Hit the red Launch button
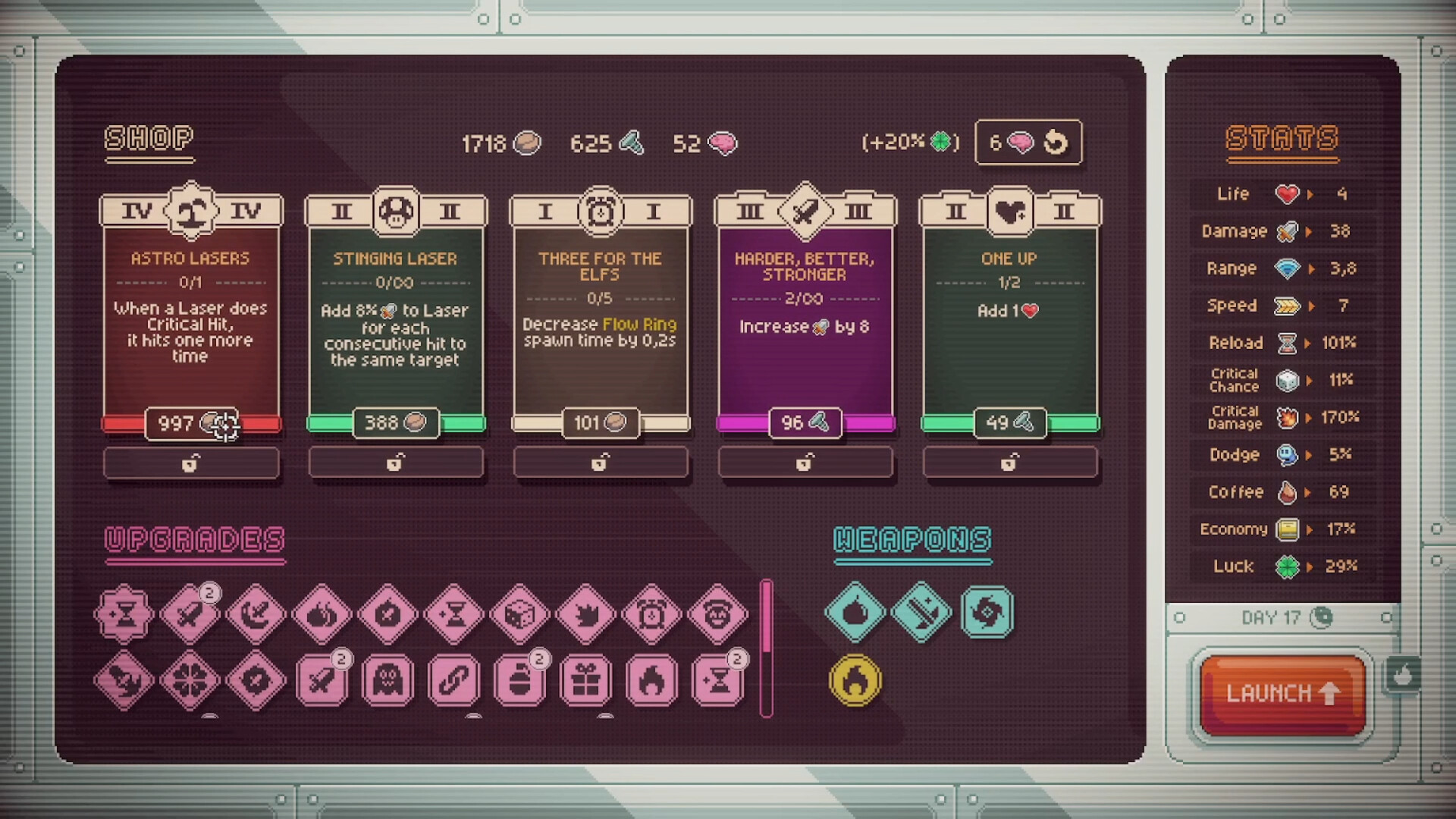1456x819 pixels. [1282, 693]
